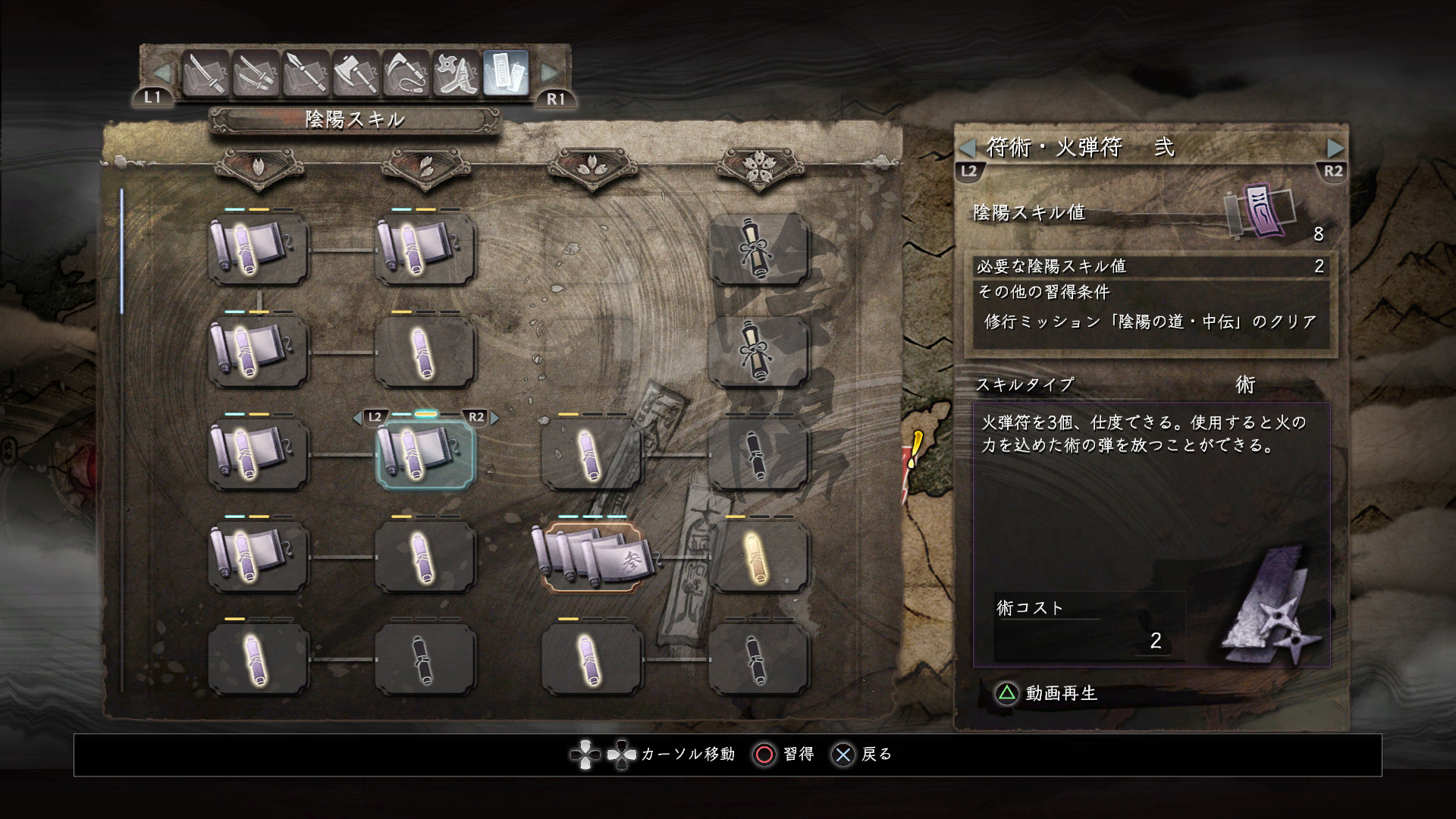This screenshot has height=819, width=1456.
Task: Open the ninjutsu shuriken skill tab
Action: coord(456,74)
